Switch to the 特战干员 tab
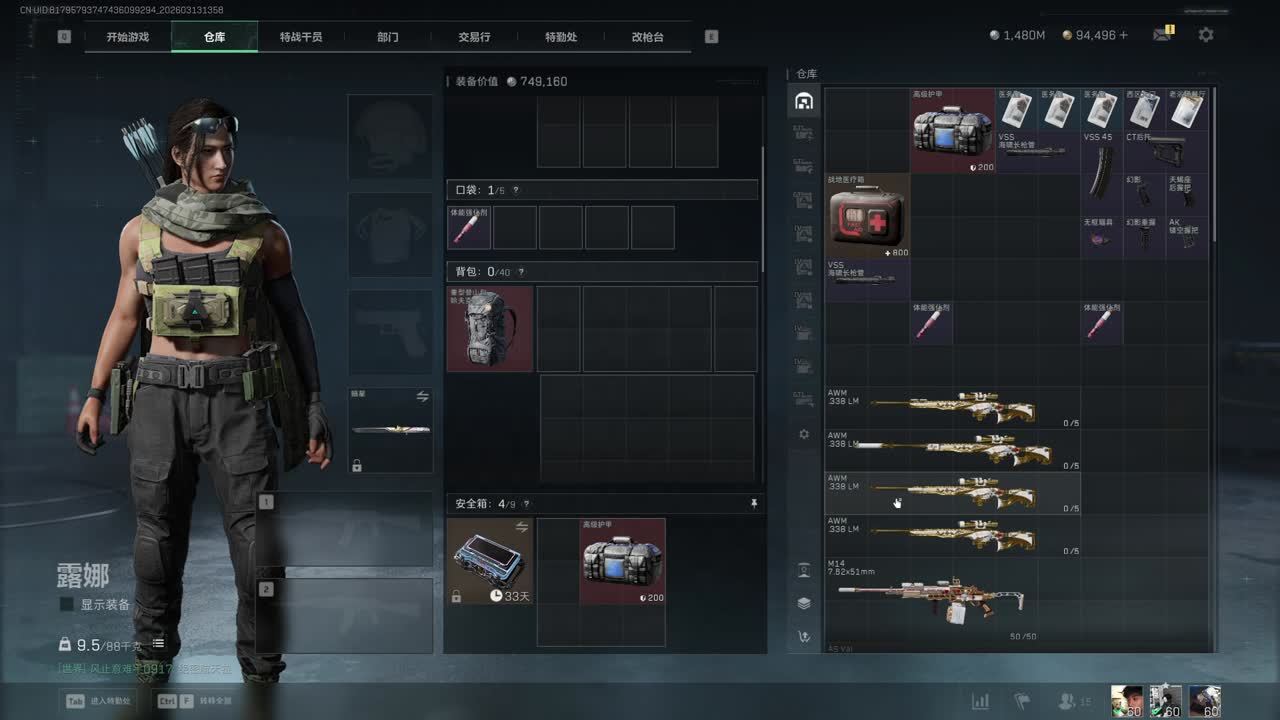Viewport: 1280px width, 720px height. click(301, 37)
